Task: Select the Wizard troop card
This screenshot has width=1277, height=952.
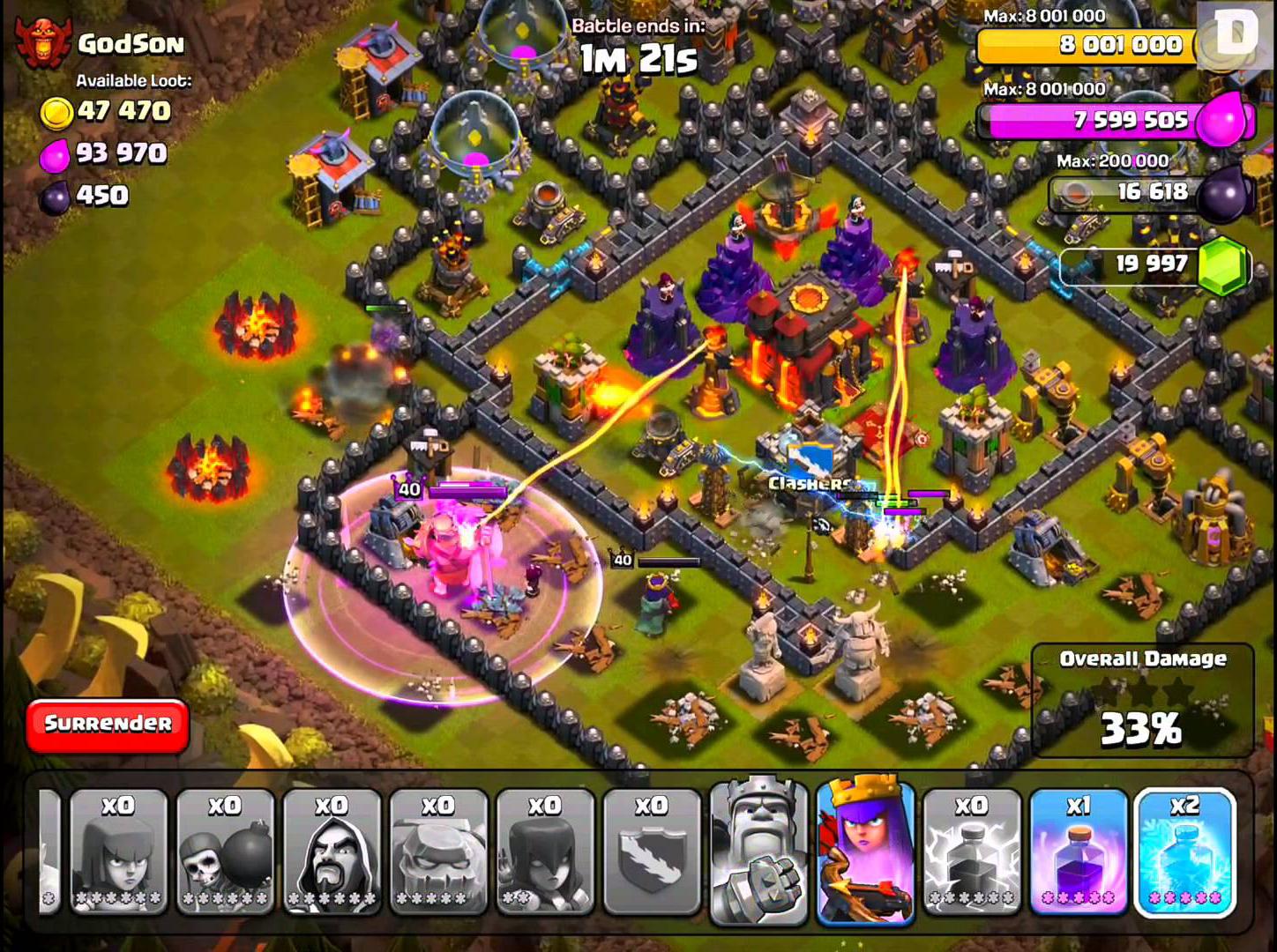Action: point(332,851)
